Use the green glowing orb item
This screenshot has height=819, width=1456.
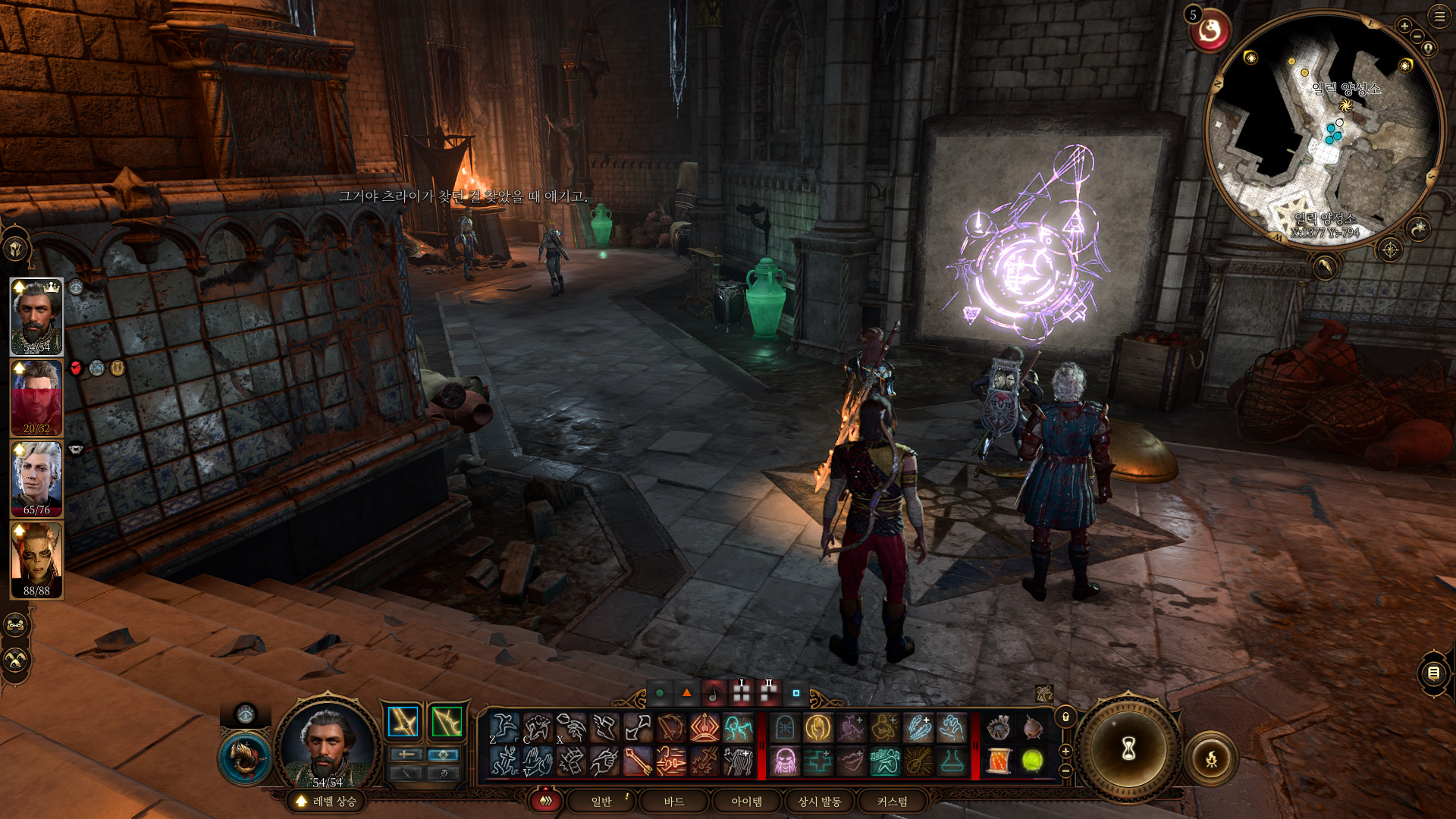[1032, 761]
